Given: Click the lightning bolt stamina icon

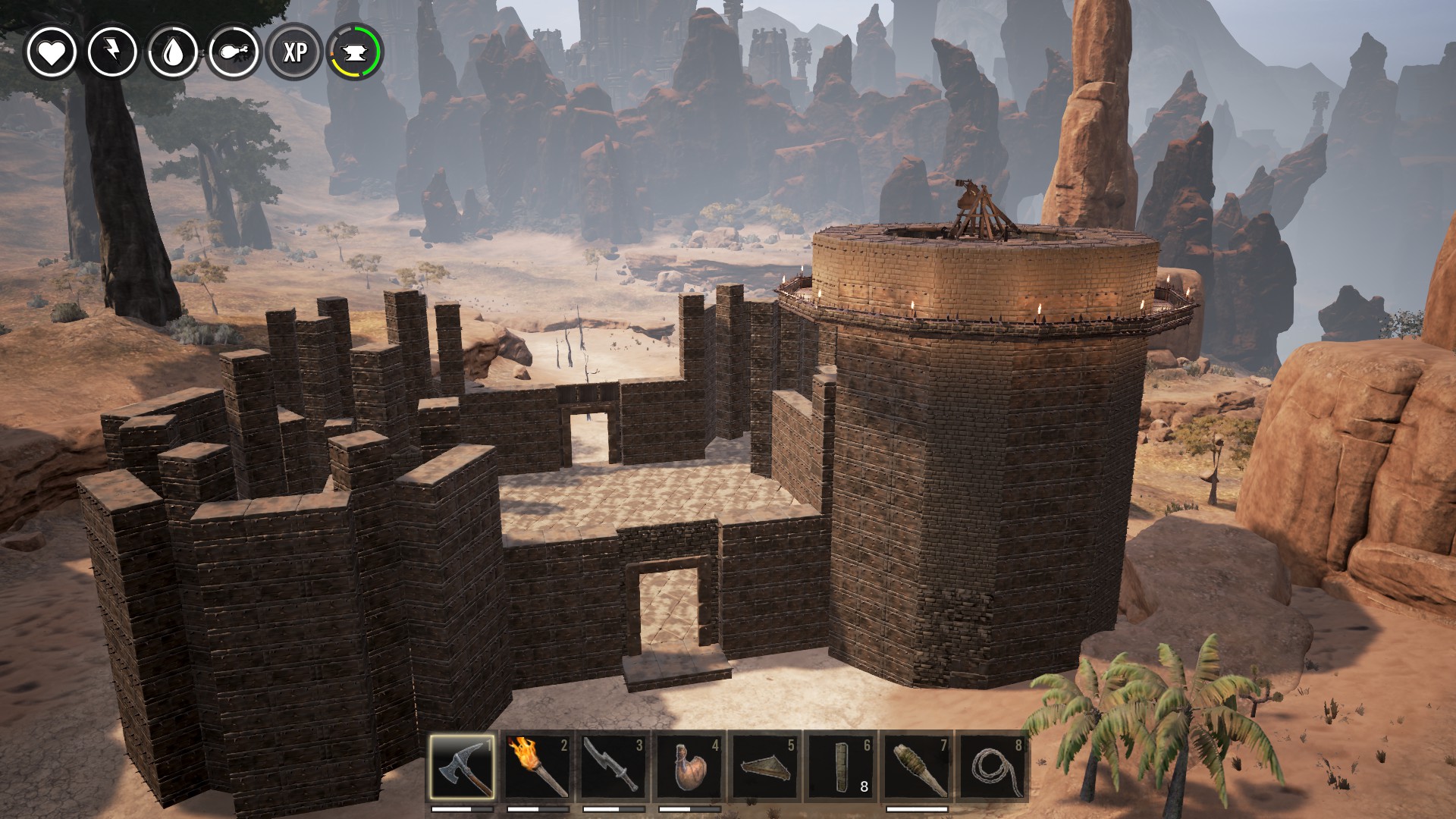Looking at the screenshot, I should tap(112, 52).
